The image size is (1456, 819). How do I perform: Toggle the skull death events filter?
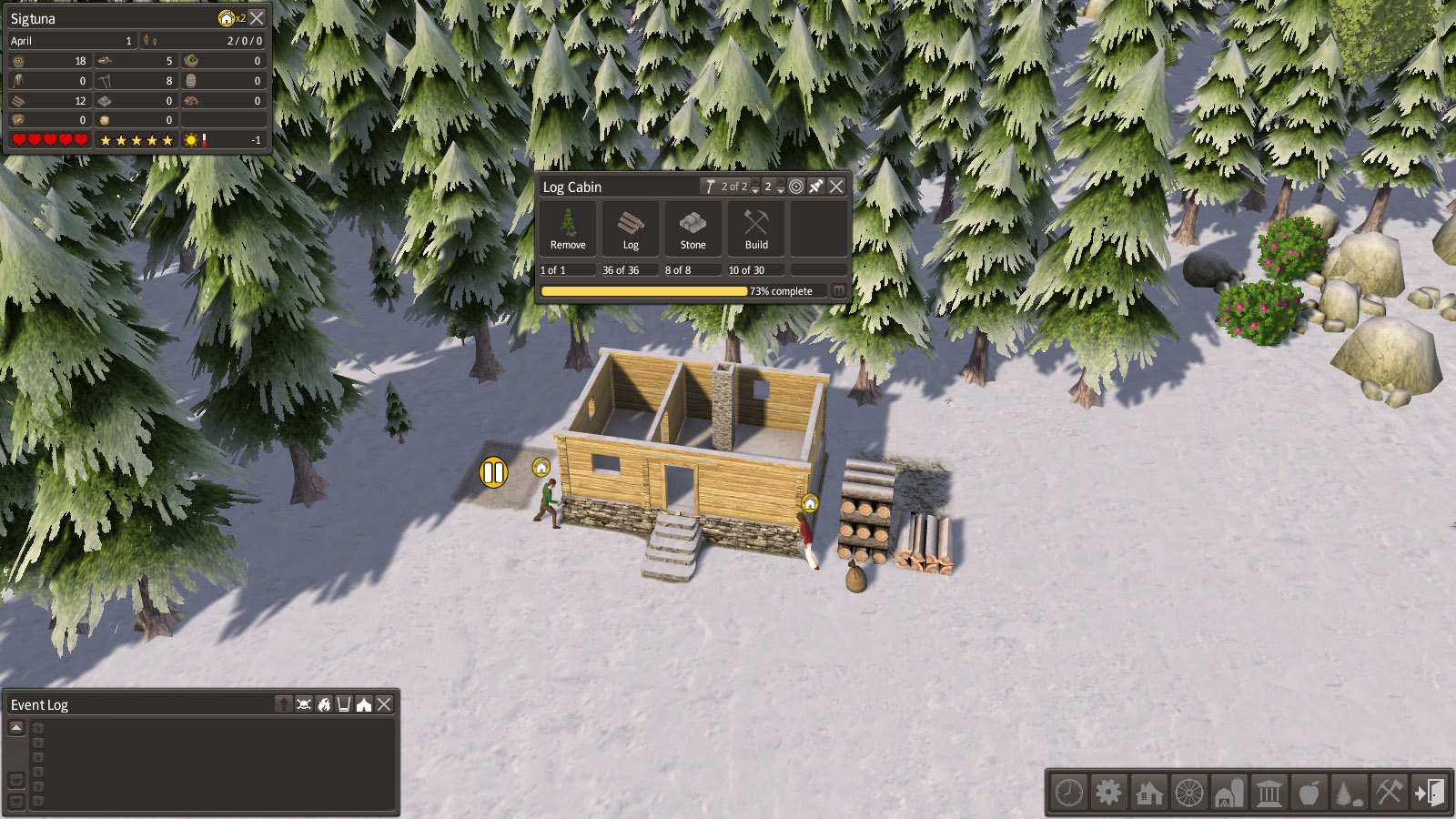coord(304,704)
